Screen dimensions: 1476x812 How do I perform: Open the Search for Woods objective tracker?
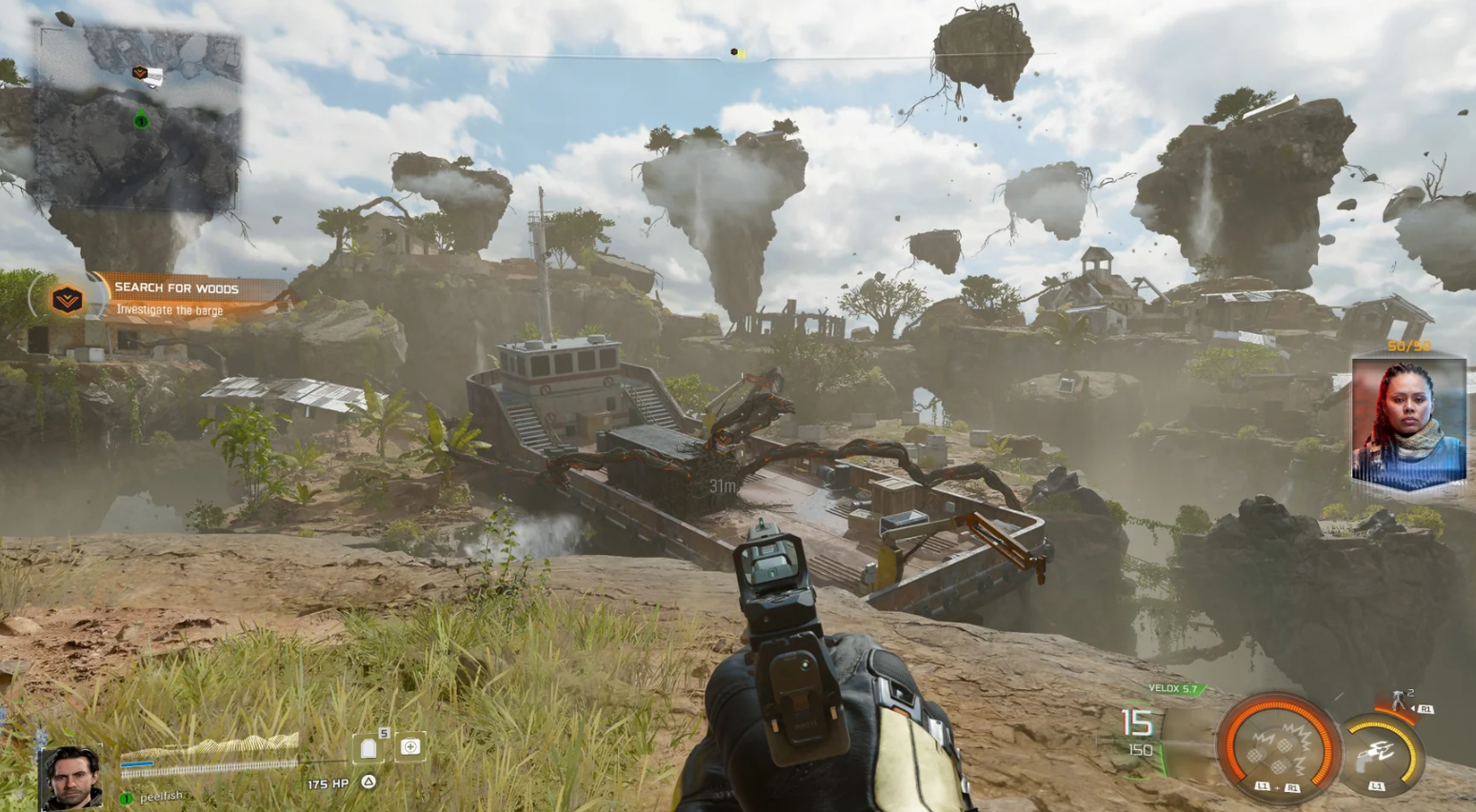(x=177, y=298)
